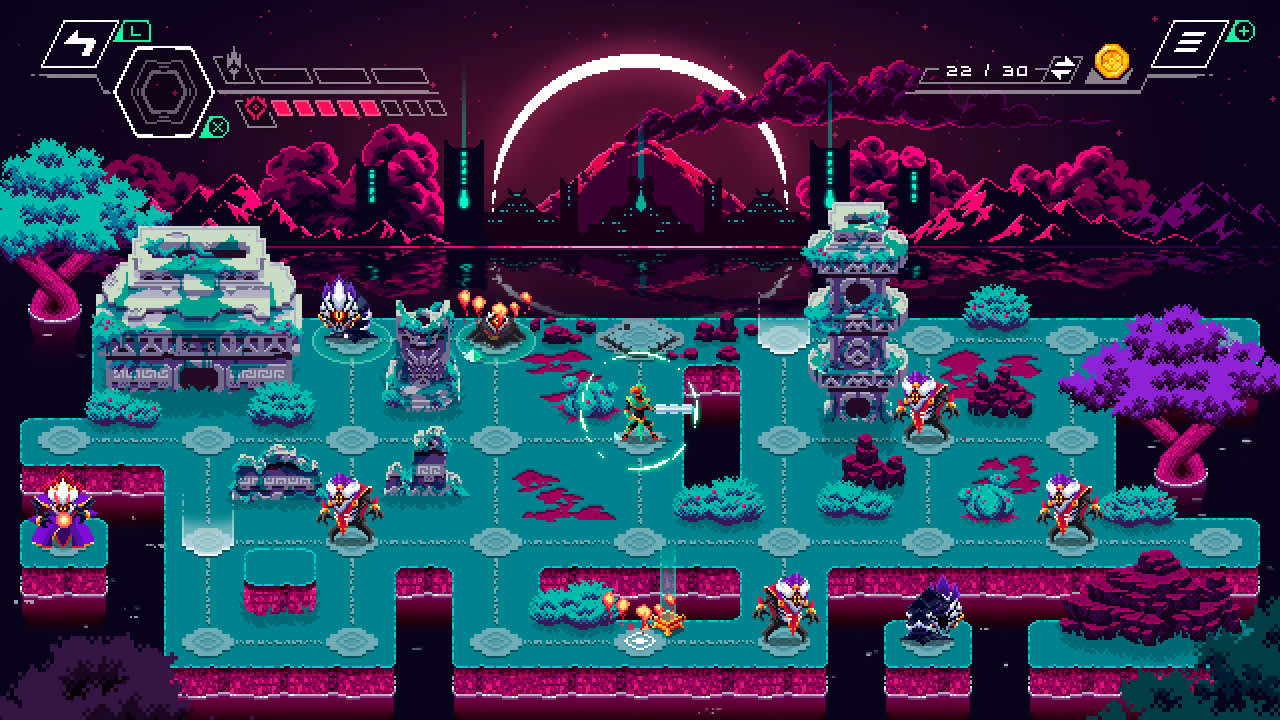This screenshot has width=1280, height=720.
Task: Click the green circled X prompt icon
Action: pyautogui.click(x=217, y=125)
